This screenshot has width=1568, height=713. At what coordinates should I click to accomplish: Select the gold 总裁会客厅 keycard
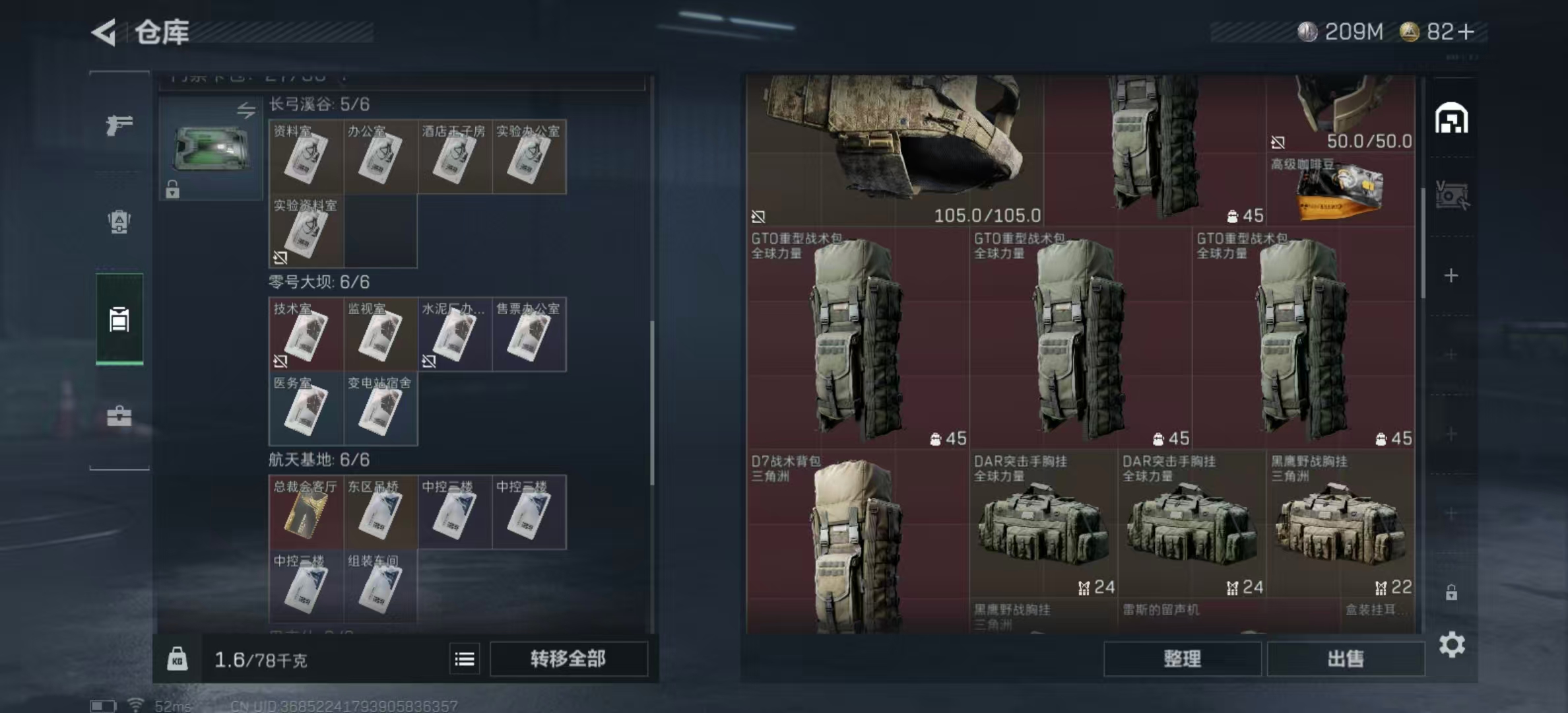click(x=305, y=513)
